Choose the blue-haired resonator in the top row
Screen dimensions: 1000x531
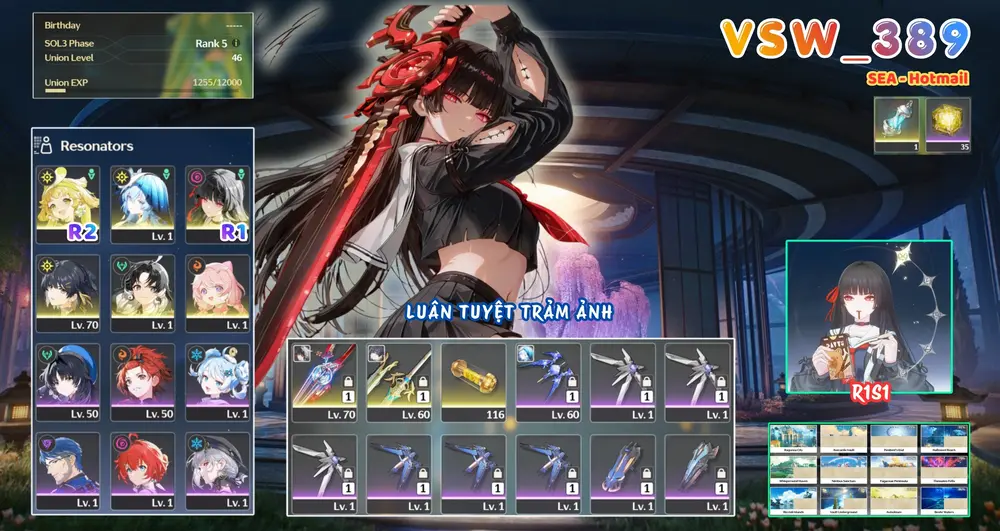coord(141,204)
